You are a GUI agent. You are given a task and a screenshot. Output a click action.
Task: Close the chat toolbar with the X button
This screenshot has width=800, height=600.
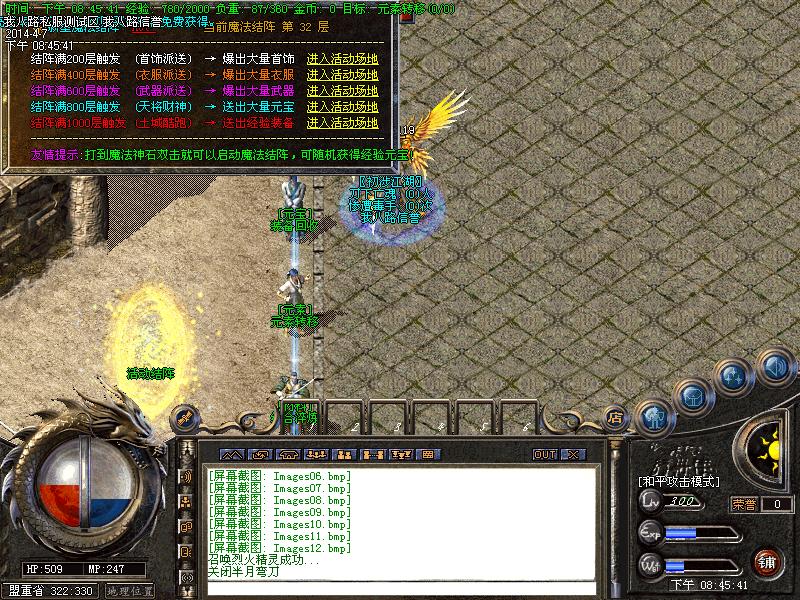[572, 454]
